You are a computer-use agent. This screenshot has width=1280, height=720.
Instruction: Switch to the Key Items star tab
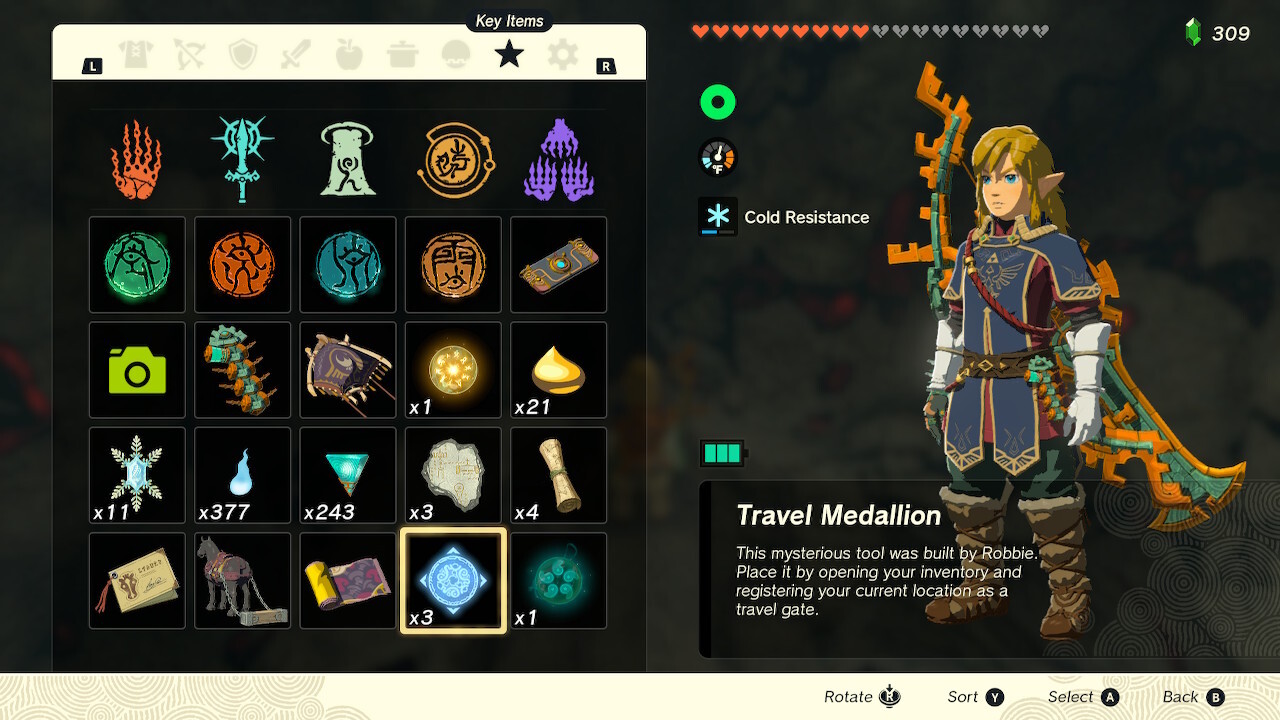click(x=508, y=55)
